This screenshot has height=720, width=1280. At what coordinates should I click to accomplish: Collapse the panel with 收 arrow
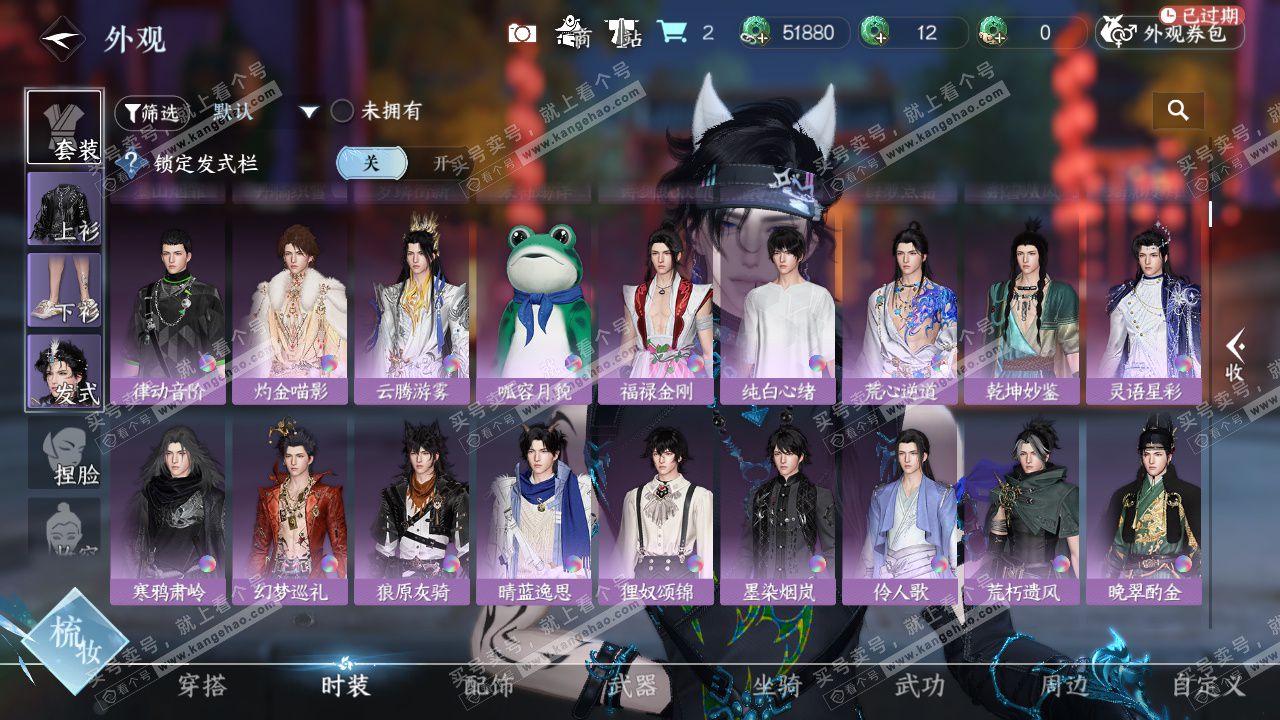(x=1235, y=357)
